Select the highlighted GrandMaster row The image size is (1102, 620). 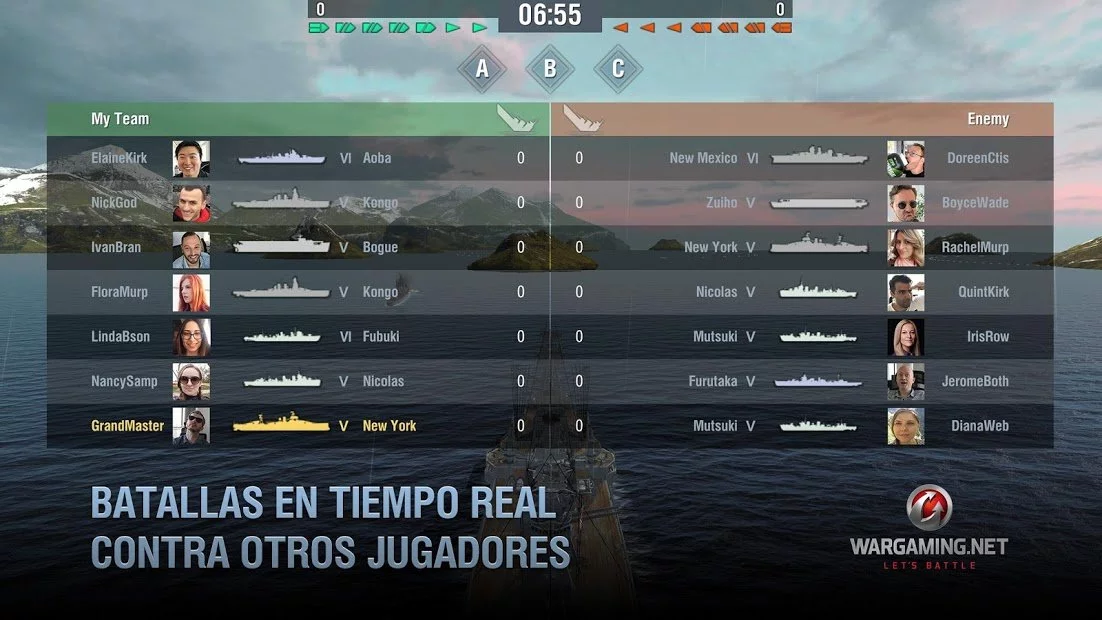click(298, 426)
